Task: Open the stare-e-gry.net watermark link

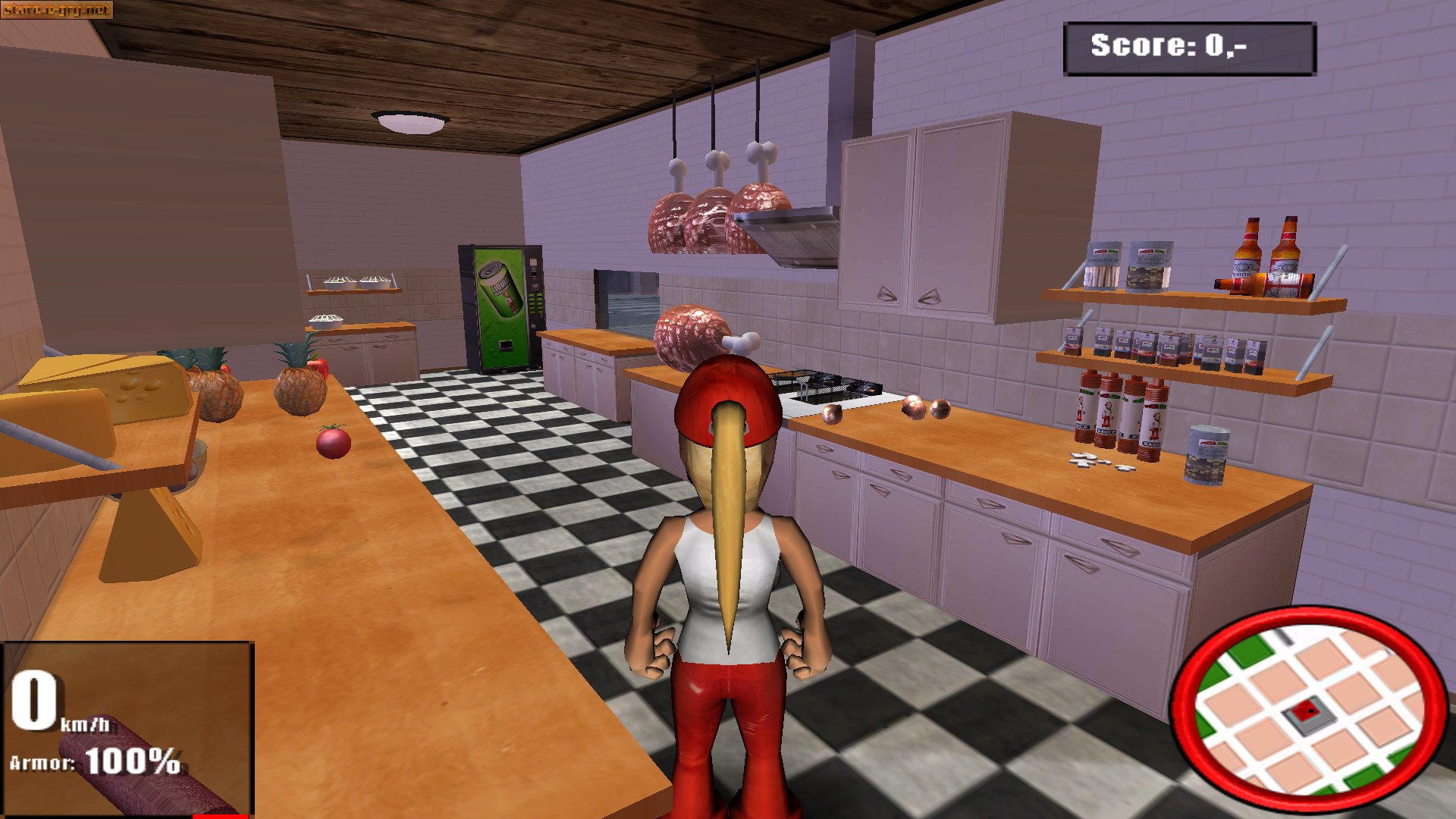Action: pos(57,11)
